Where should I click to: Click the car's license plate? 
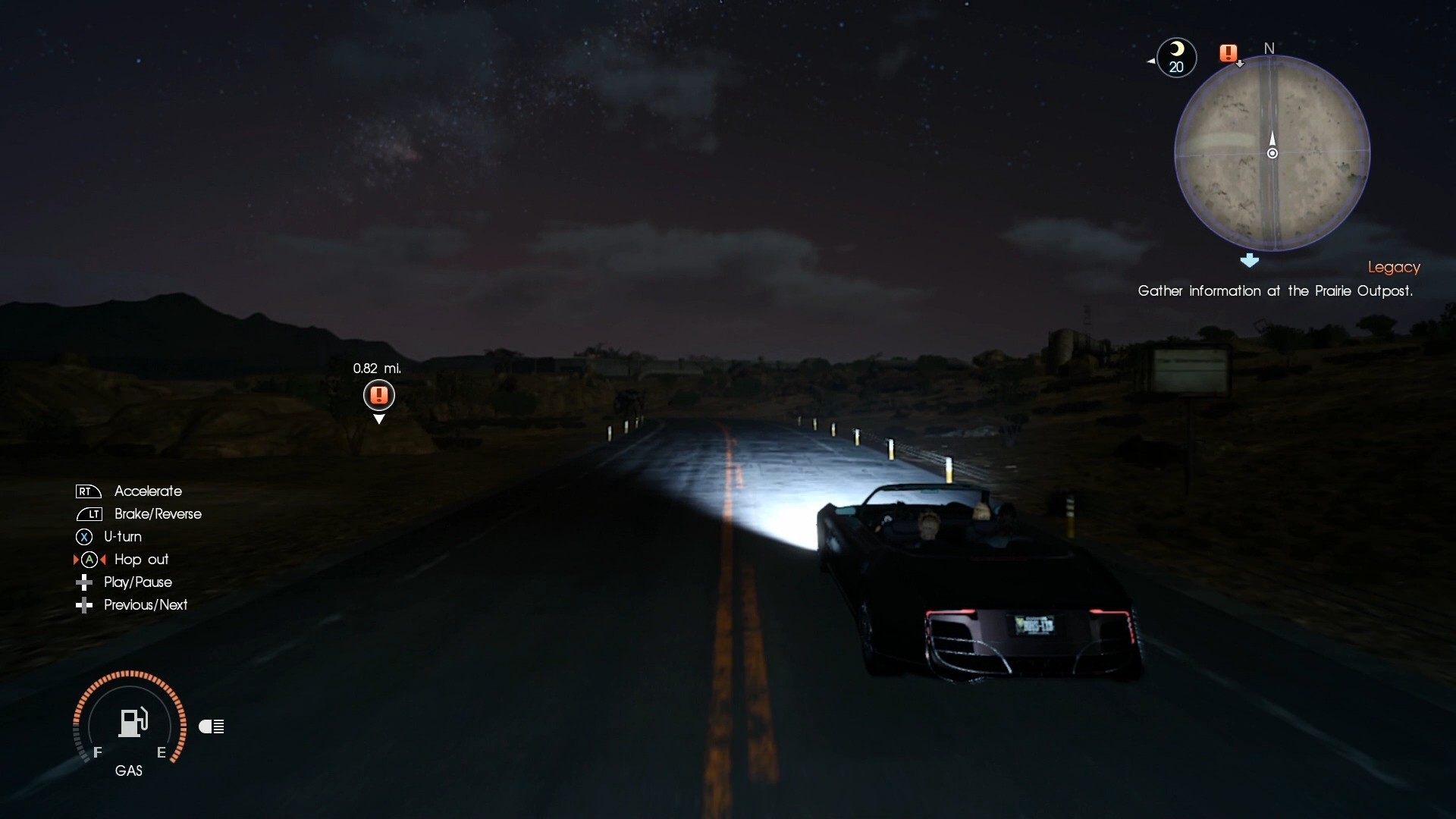pos(1034,625)
